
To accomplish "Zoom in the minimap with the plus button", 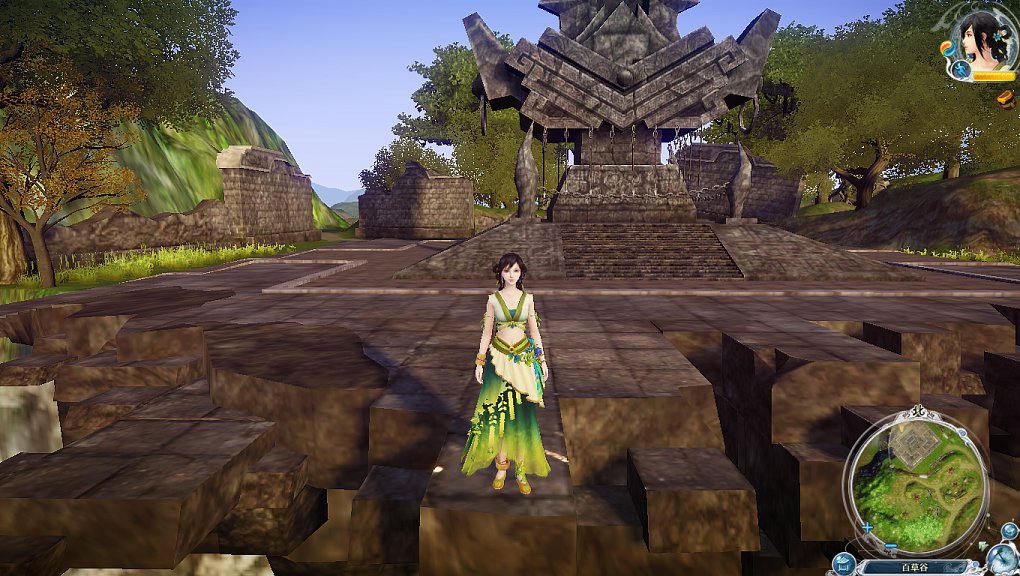I will click(867, 527).
